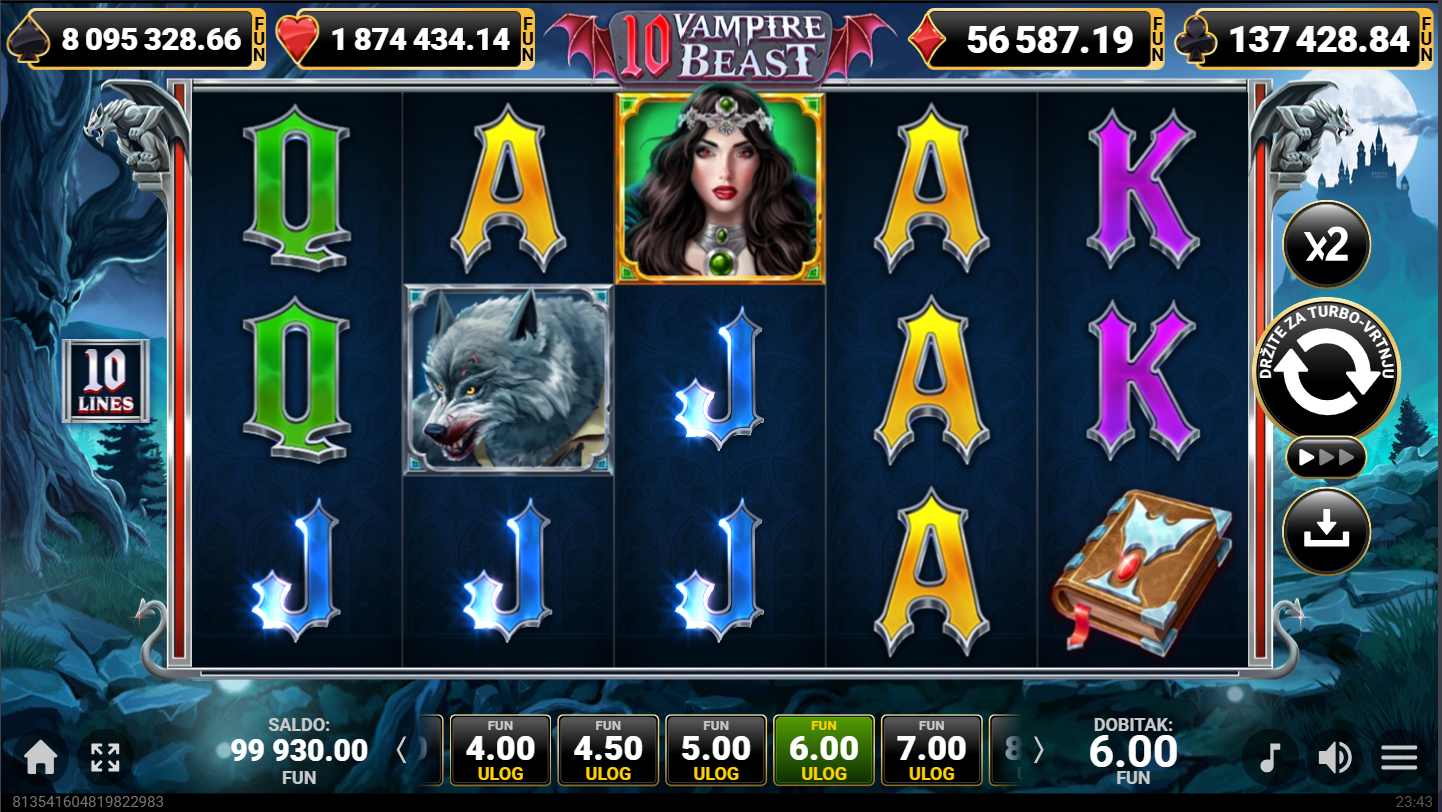Start autoplay with the triple arrow button
The image size is (1442, 812).
1326,458
